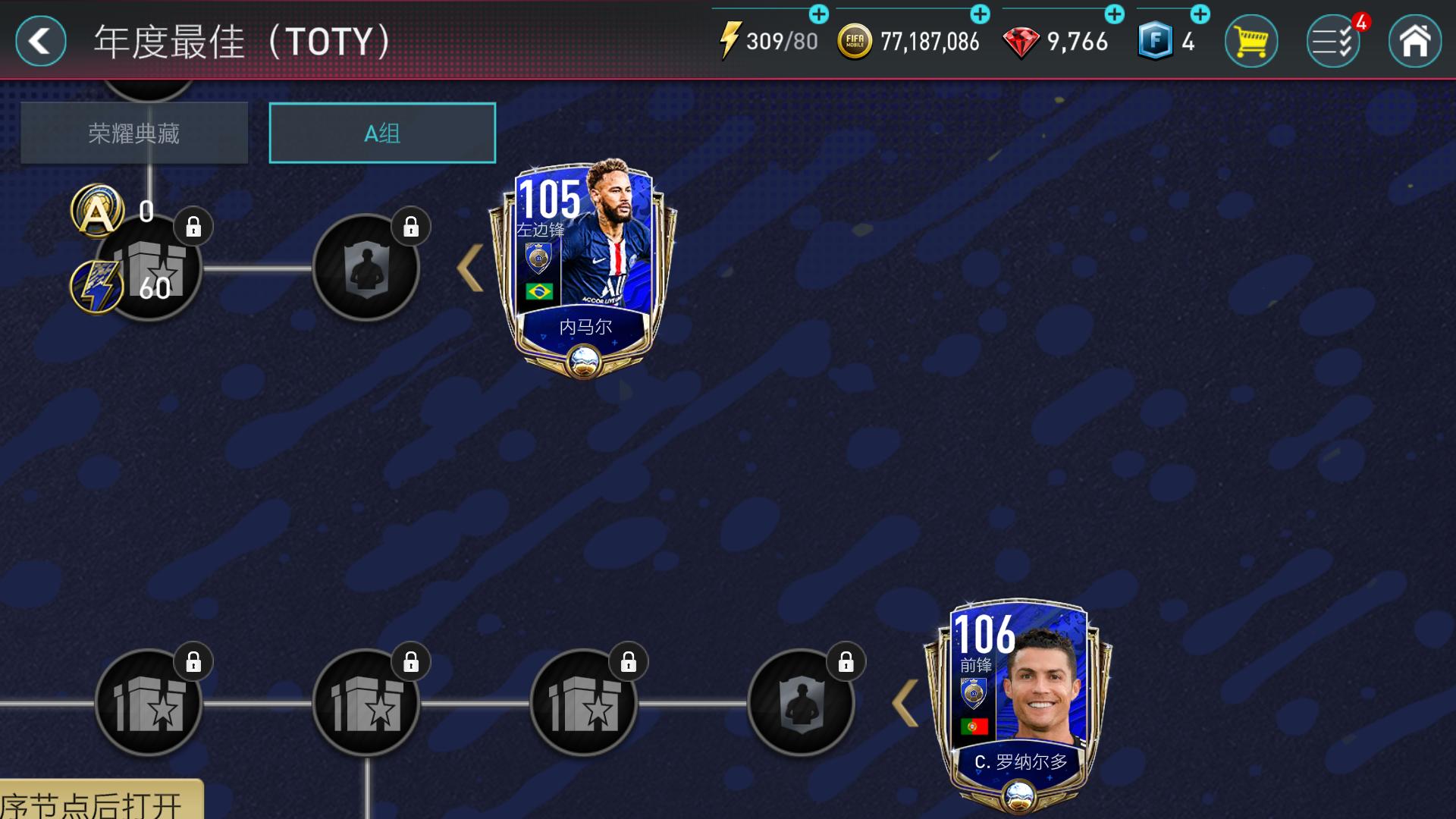The image size is (1456, 819).
Task: Open the task list with 4 notifications
Action: 1332,42
